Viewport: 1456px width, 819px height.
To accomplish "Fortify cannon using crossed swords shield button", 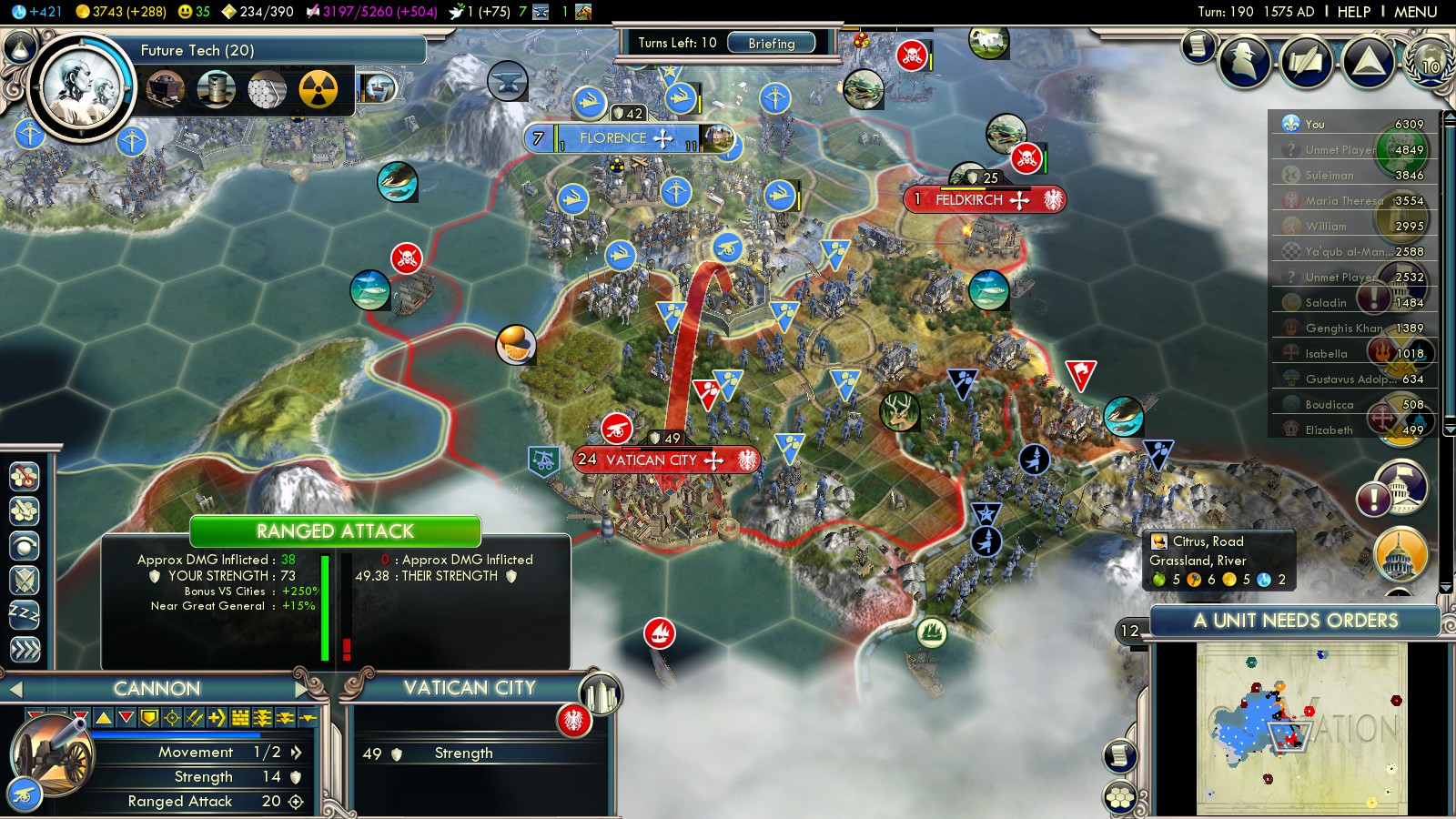I will [25, 580].
